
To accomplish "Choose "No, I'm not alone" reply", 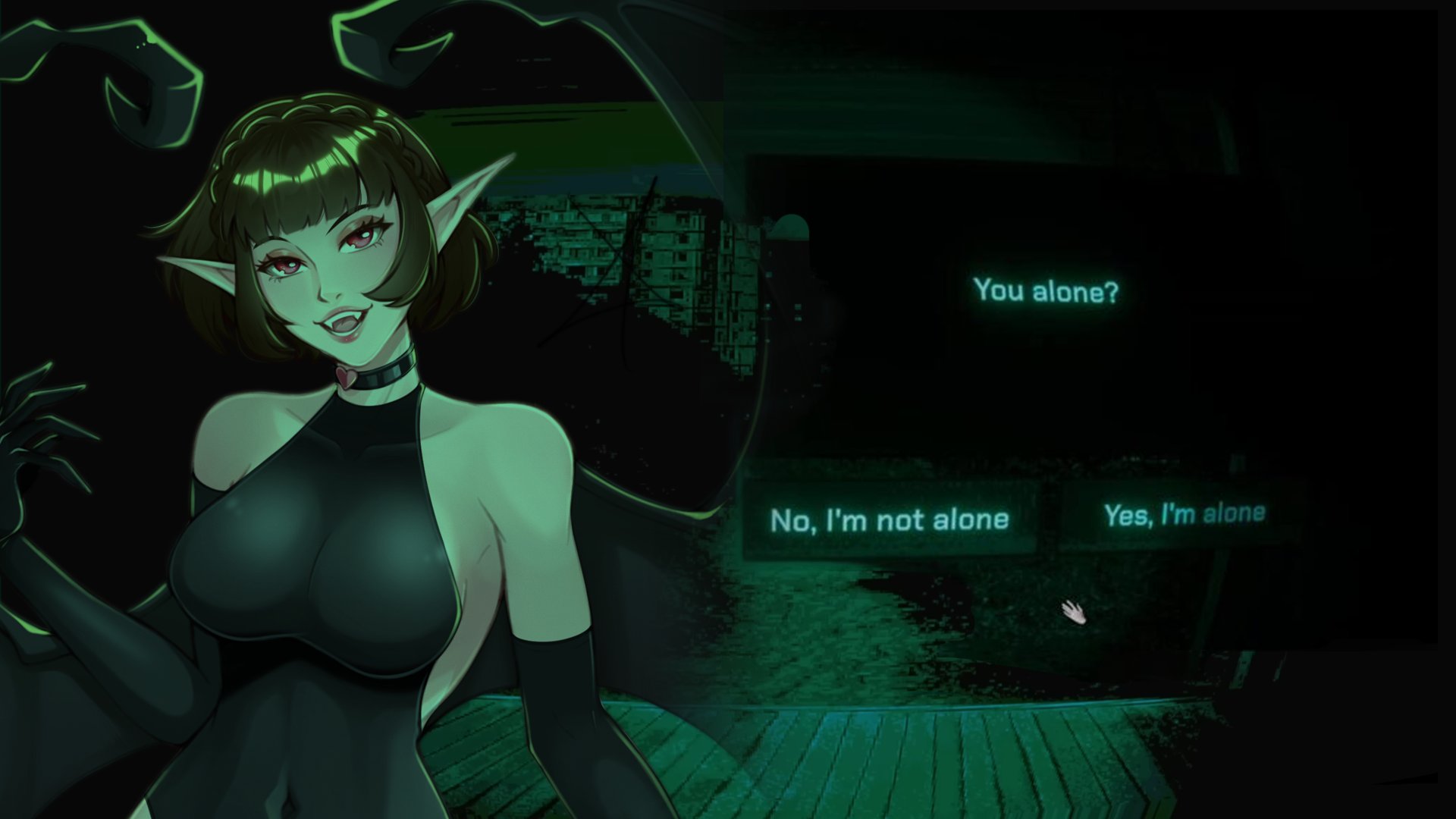I will click(890, 520).
